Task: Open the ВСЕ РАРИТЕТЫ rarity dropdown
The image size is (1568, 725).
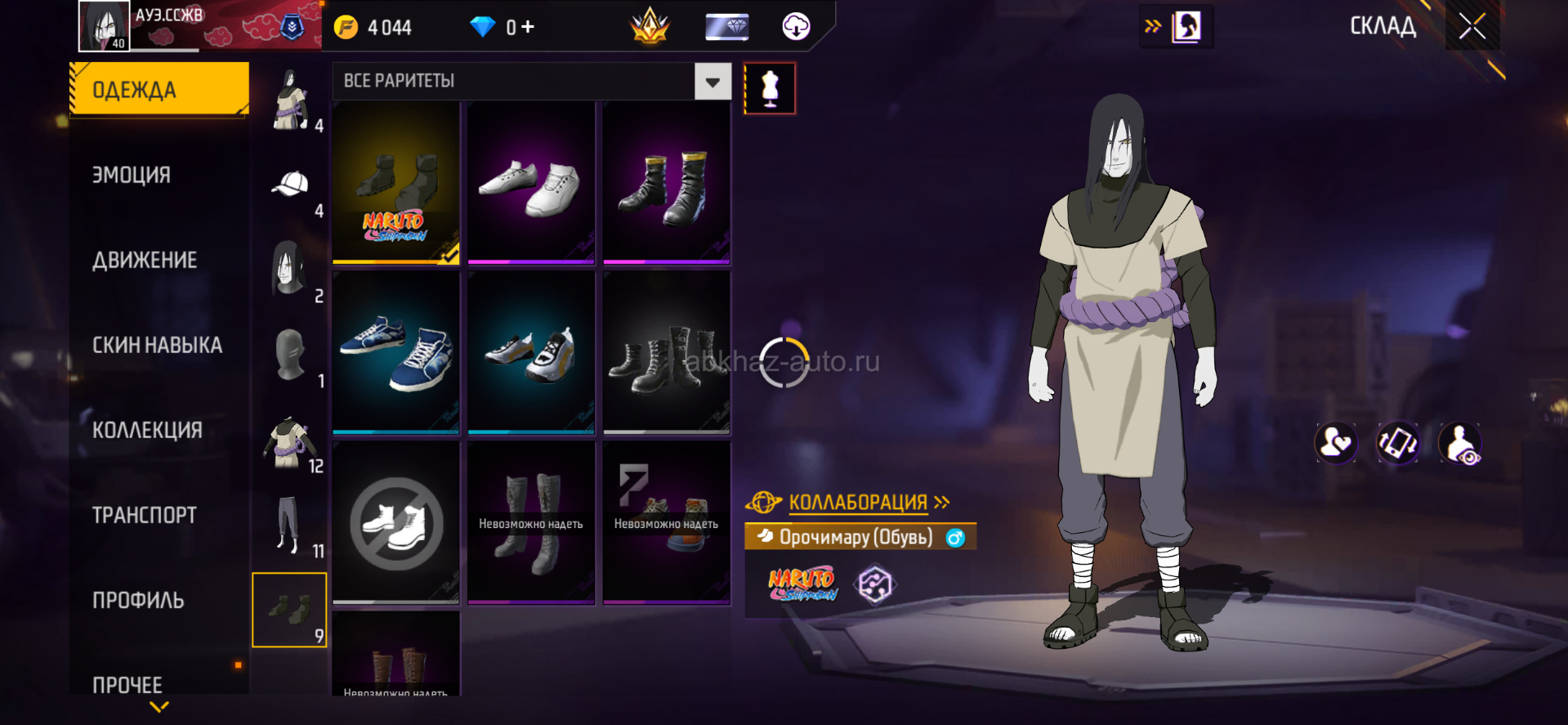Action: pos(713,82)
